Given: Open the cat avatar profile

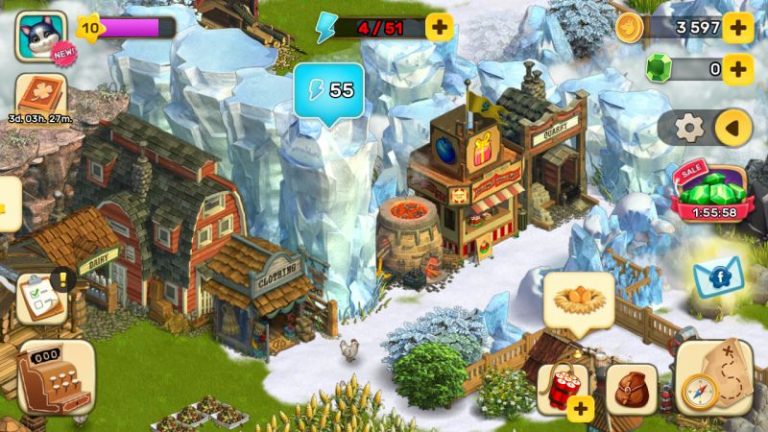Looking at the screenshot, I should pos(39,35).
